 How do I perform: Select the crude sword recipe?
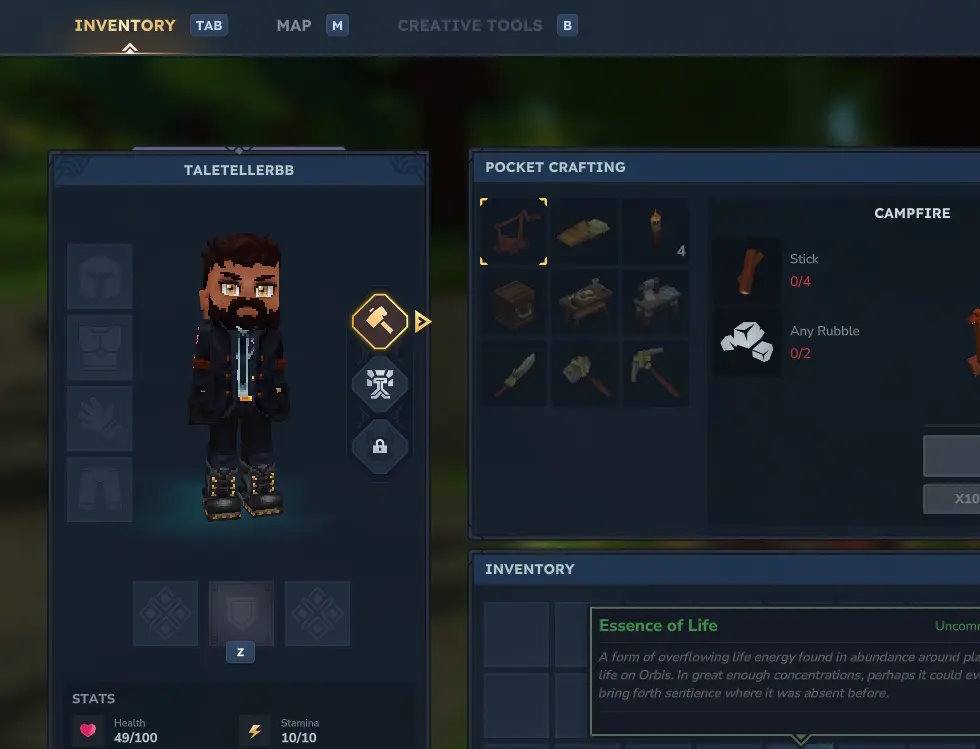coord(513,373)
